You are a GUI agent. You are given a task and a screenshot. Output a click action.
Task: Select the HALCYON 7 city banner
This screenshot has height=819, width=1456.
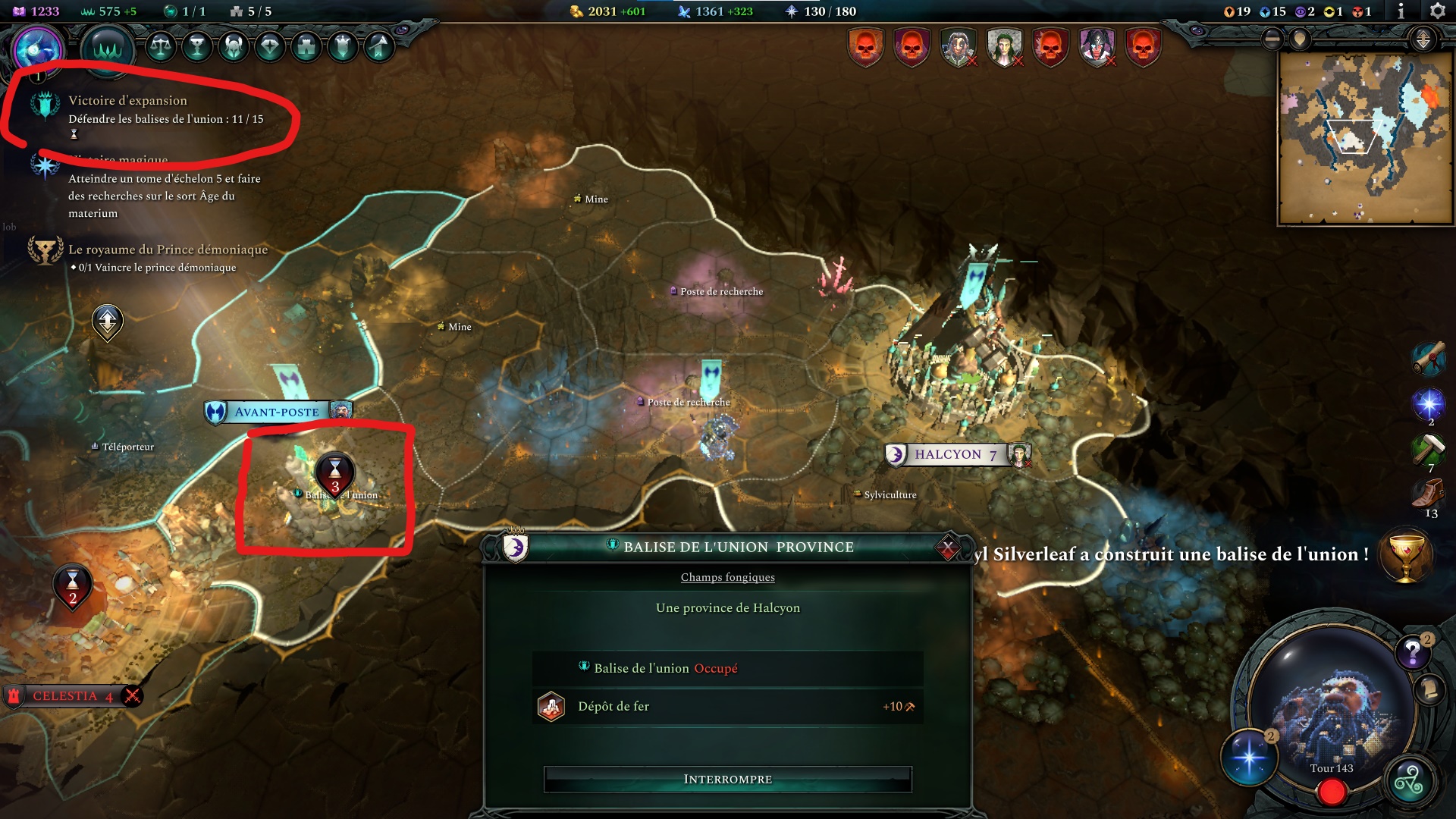[957, 455]
